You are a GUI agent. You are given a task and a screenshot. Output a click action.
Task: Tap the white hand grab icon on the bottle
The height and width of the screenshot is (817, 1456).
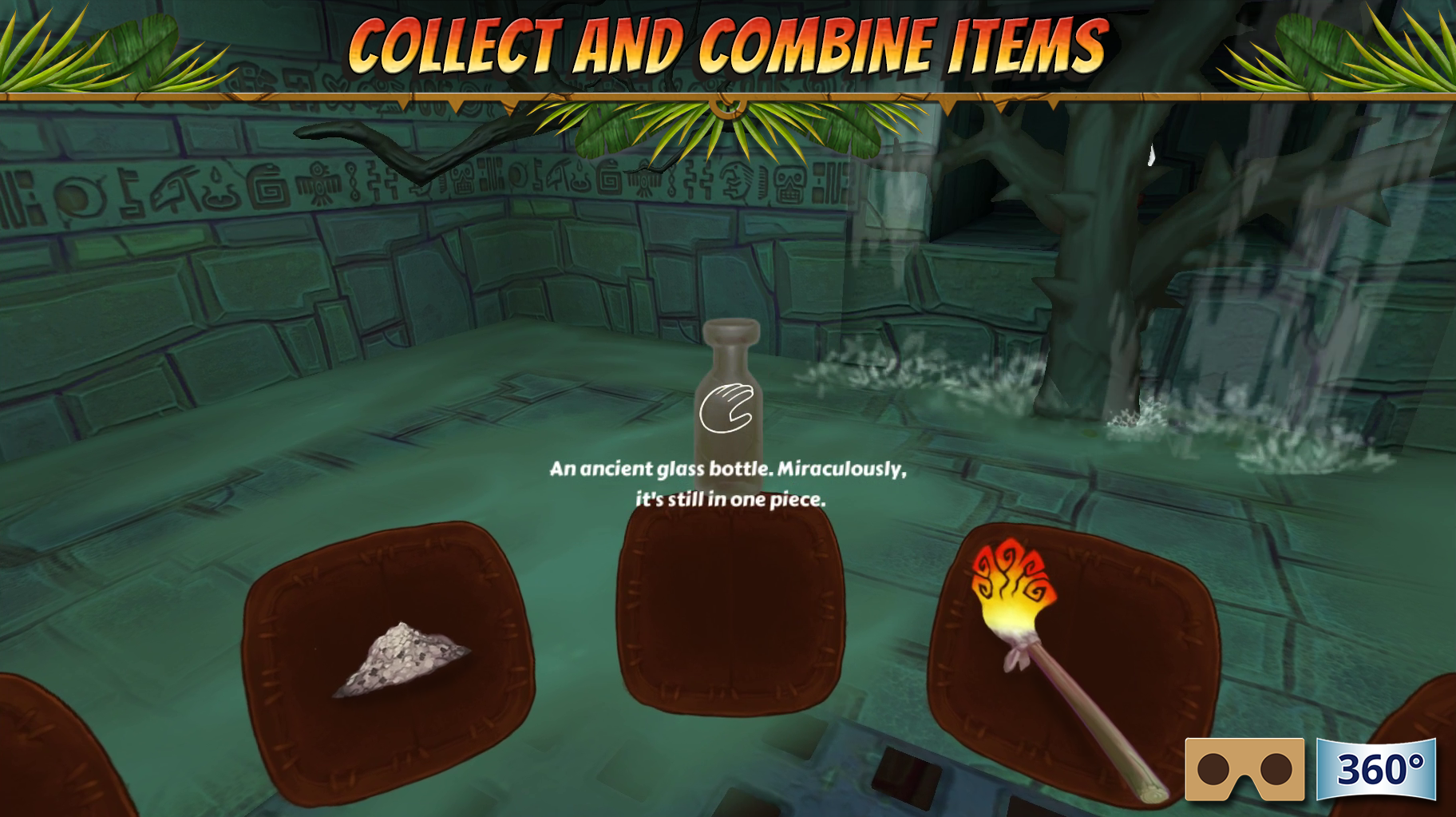(x=727, y=407)
